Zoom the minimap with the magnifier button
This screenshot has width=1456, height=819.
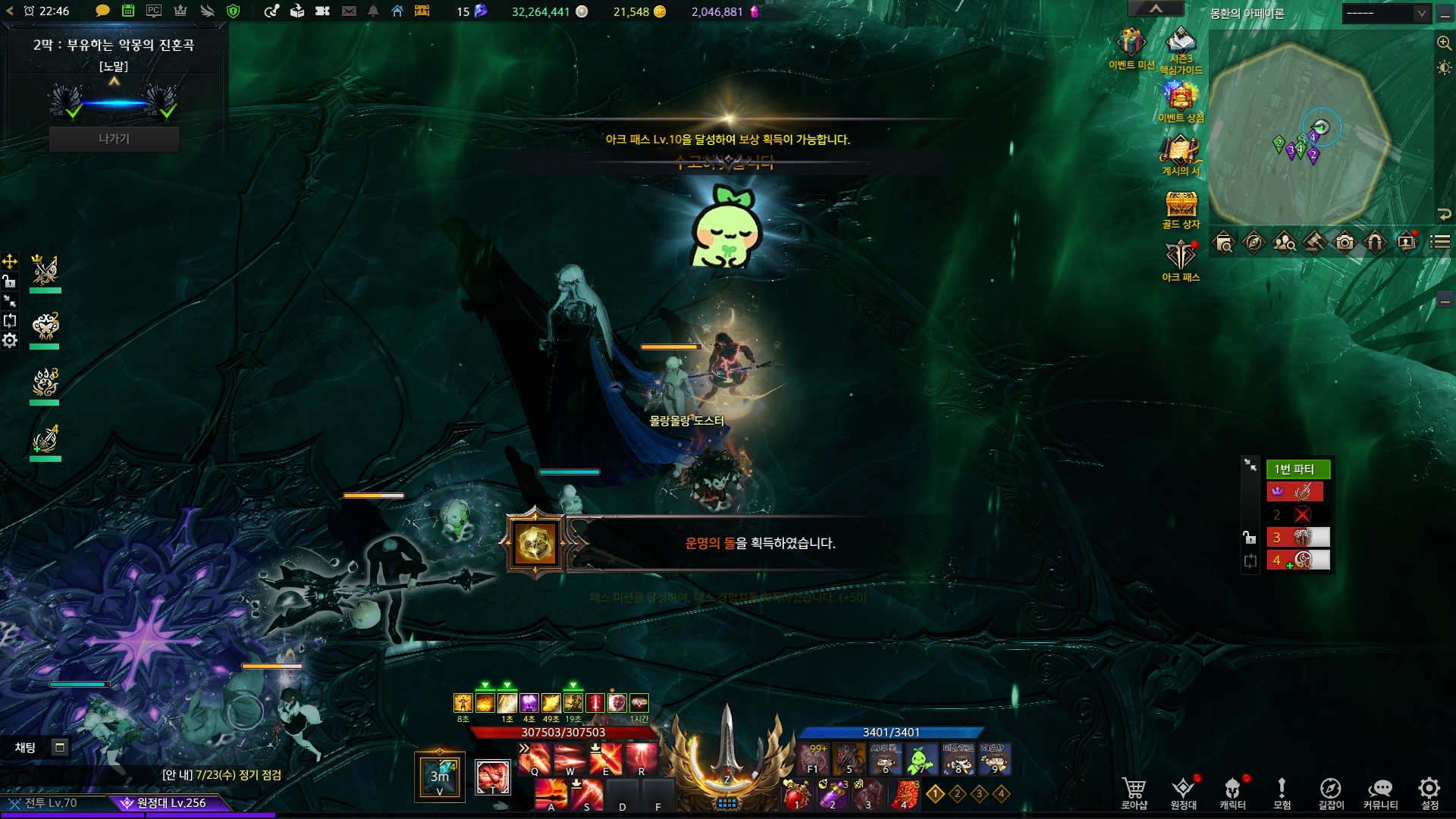click(x=1444, y=43)
